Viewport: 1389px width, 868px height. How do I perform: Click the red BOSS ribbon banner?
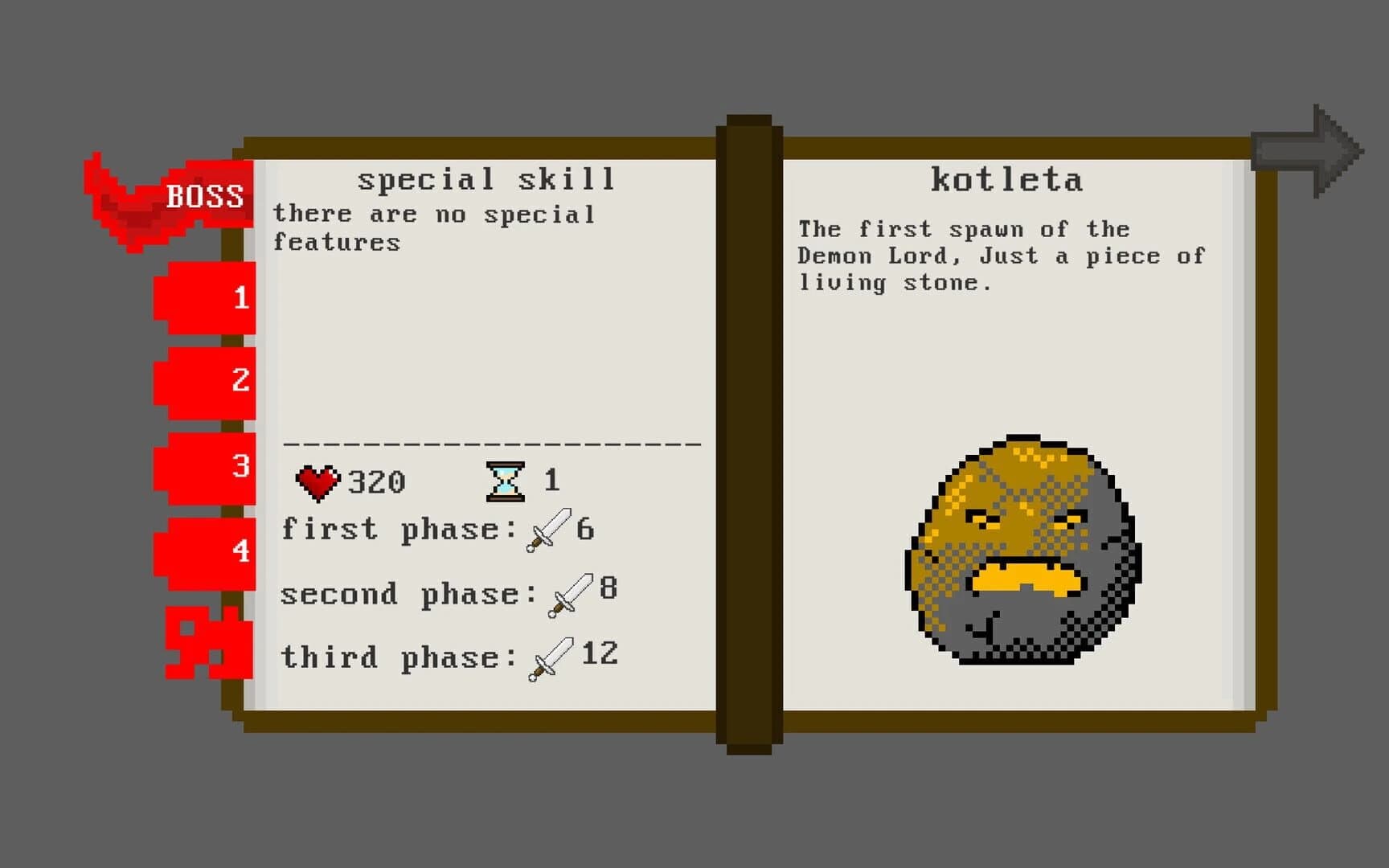(x=205, y=195)
